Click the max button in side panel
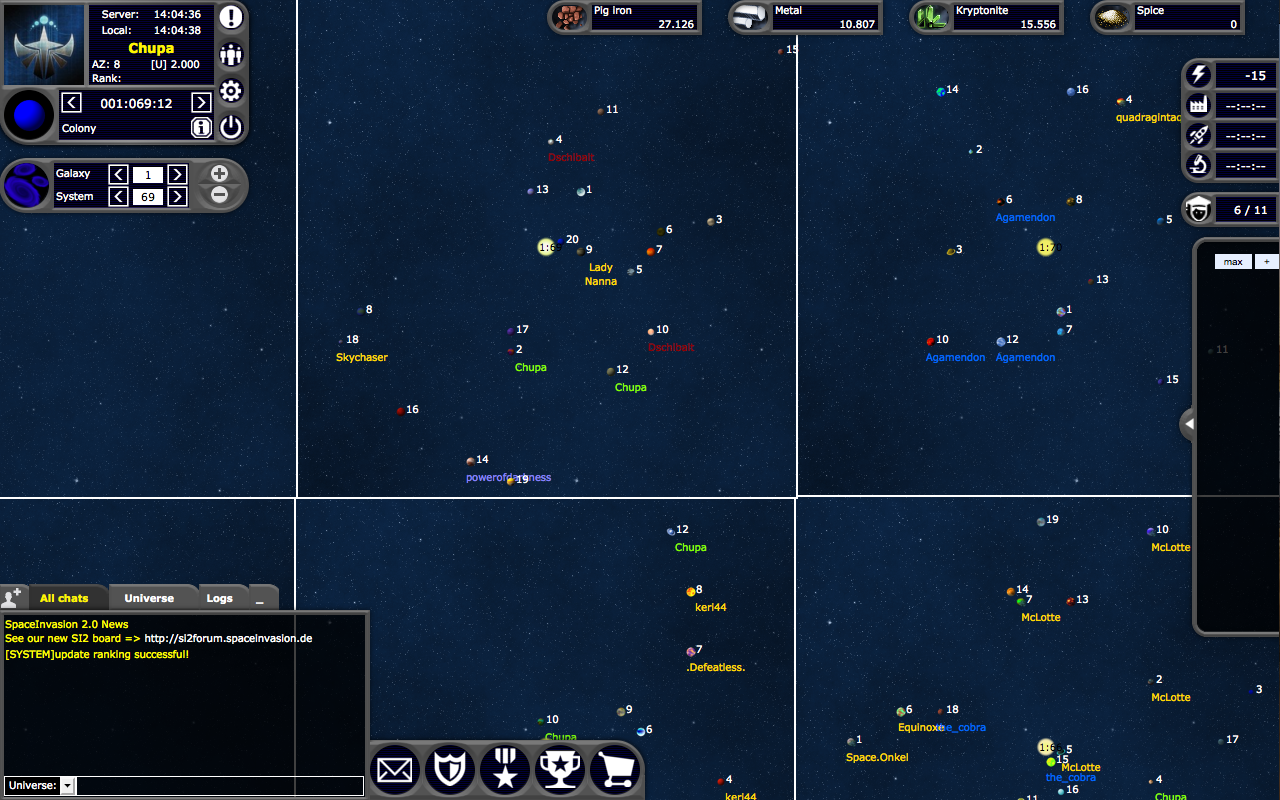The width and height of the screenshot is (1280, 800). tap(1233, 261)
